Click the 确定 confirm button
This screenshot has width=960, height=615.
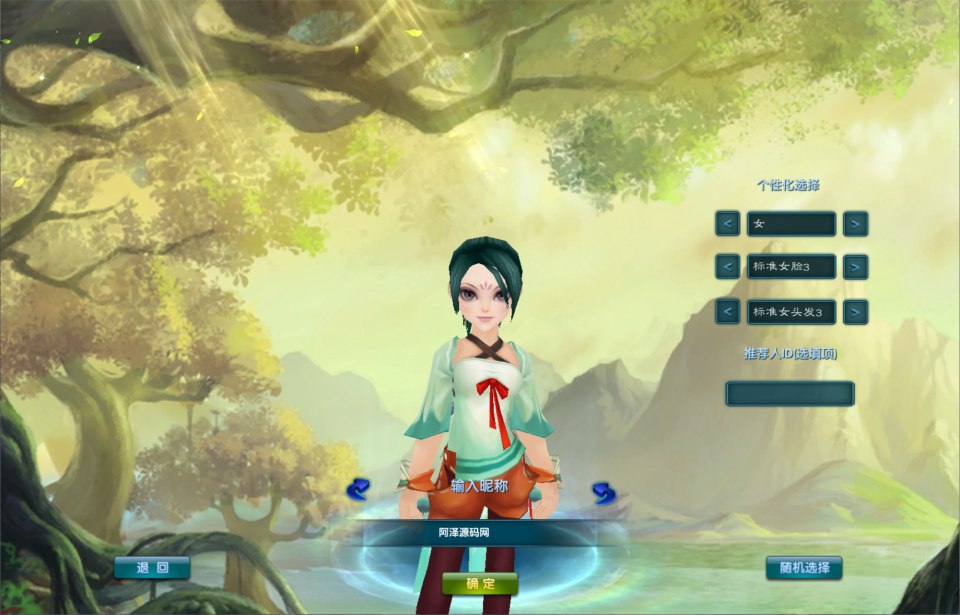(480, 583)
